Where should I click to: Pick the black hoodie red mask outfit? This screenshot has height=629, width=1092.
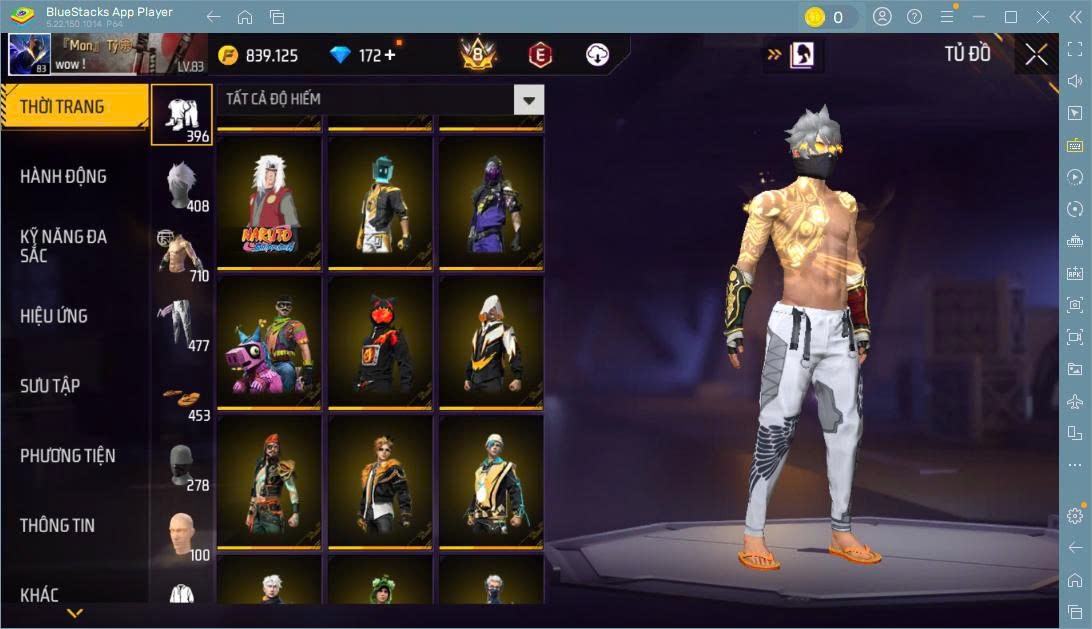pos(381,341)
